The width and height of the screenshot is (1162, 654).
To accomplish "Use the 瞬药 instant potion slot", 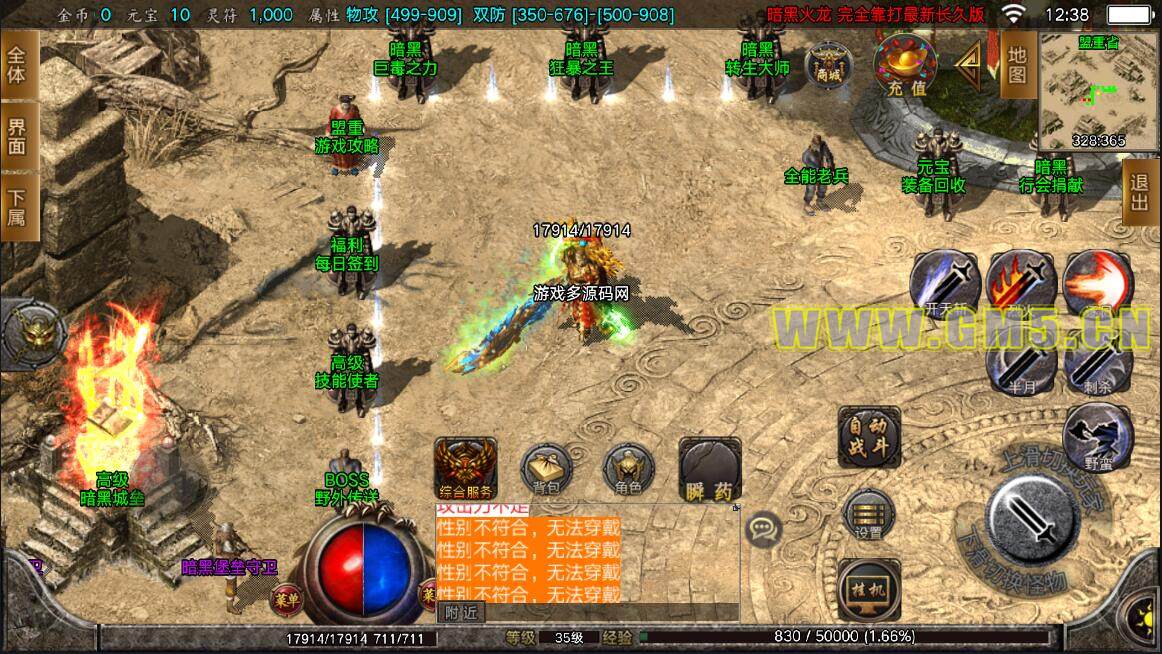I will (x=709, y=469).
